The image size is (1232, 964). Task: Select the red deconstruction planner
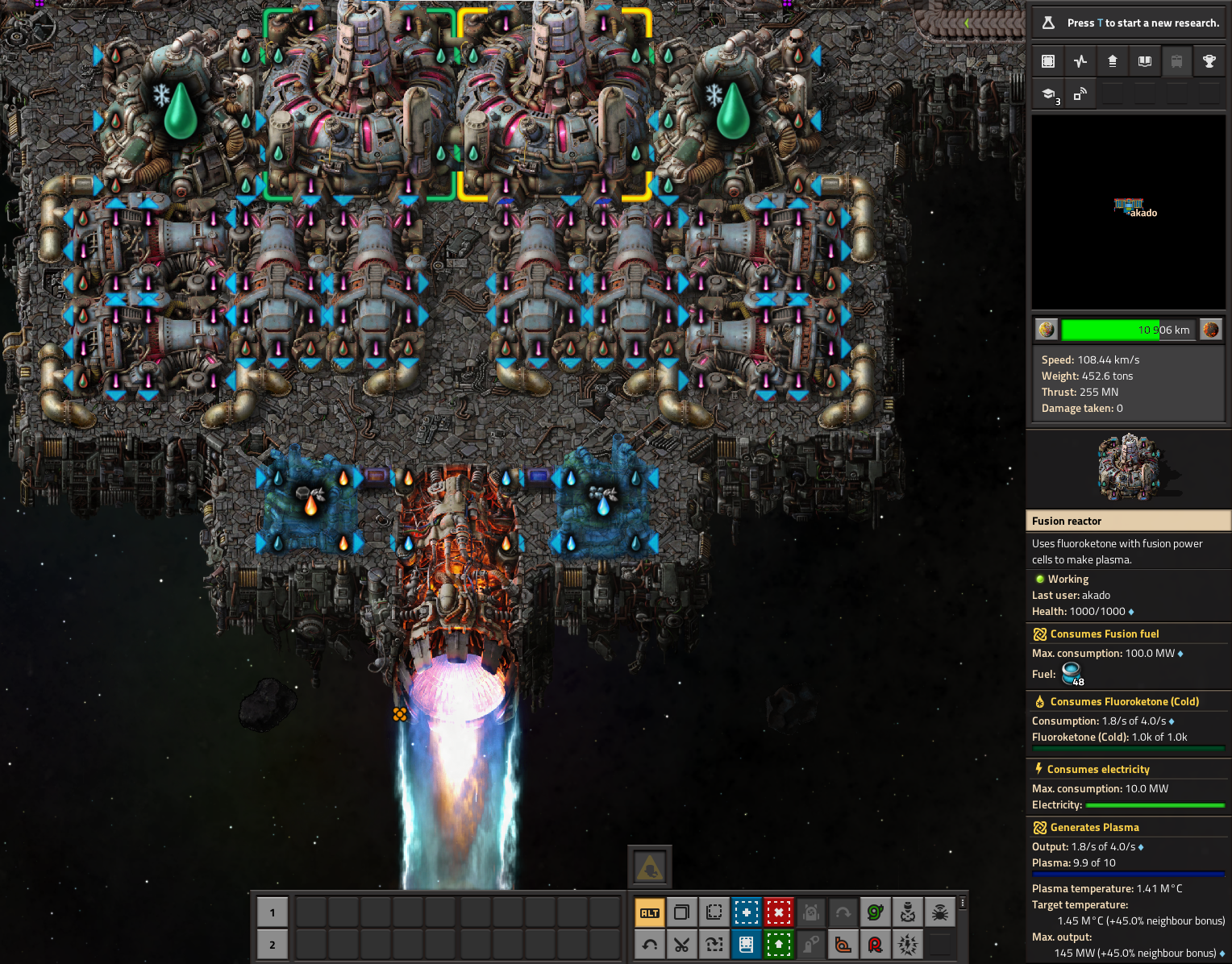click(x=779, y=912)
